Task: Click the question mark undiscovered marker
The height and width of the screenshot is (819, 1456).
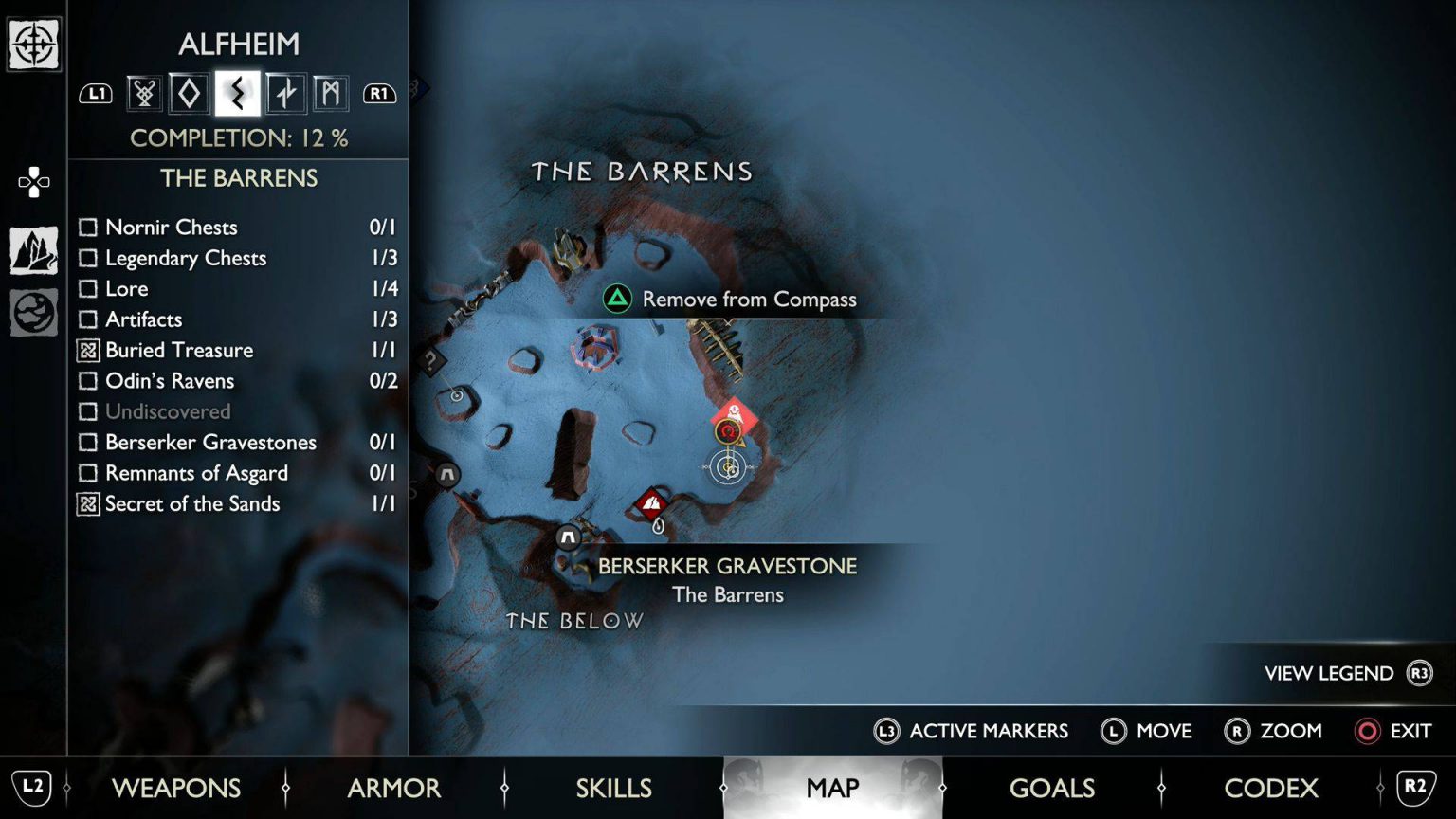Action: 434,360
